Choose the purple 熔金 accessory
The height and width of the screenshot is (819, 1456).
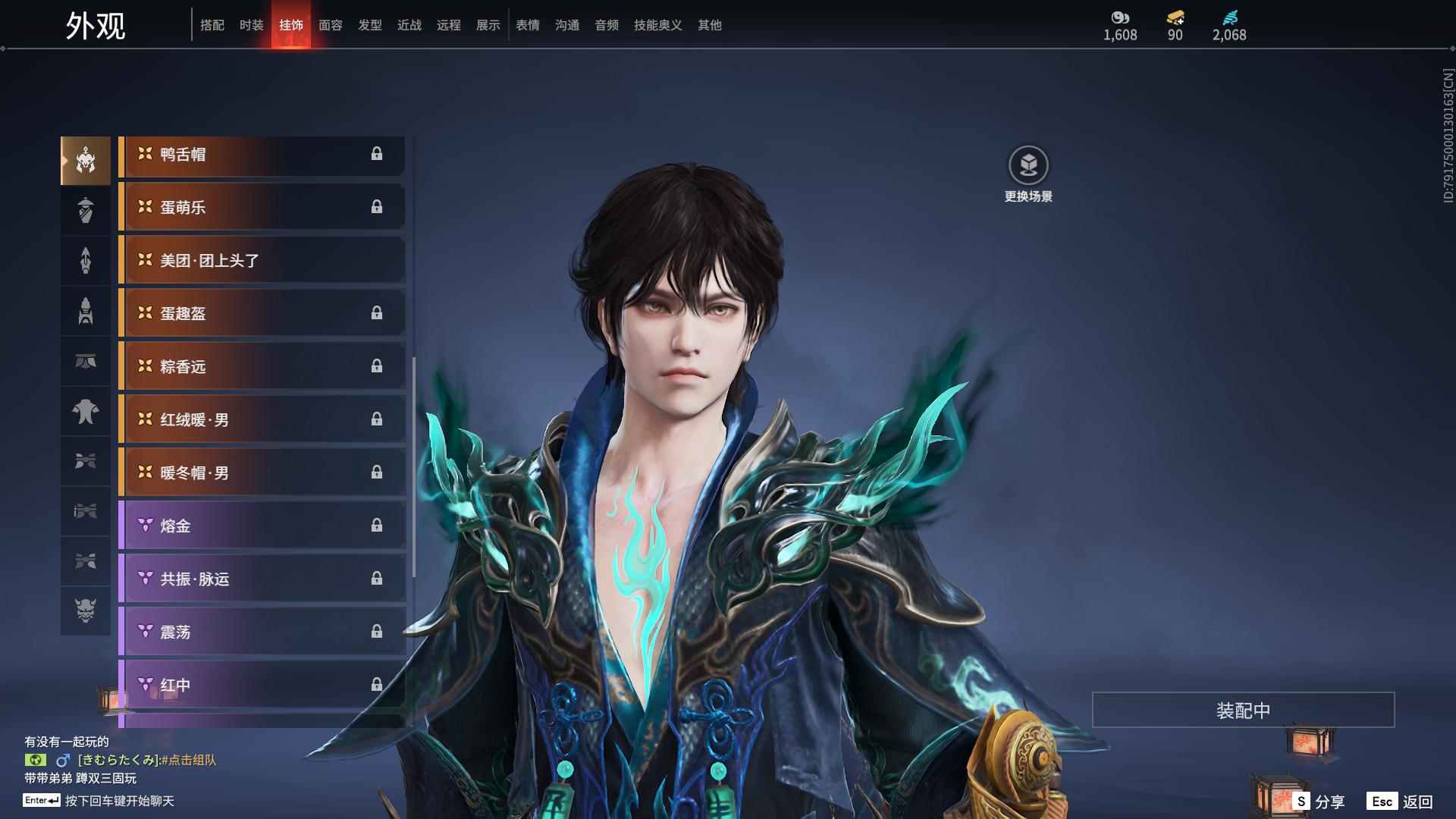coord(262,526)
